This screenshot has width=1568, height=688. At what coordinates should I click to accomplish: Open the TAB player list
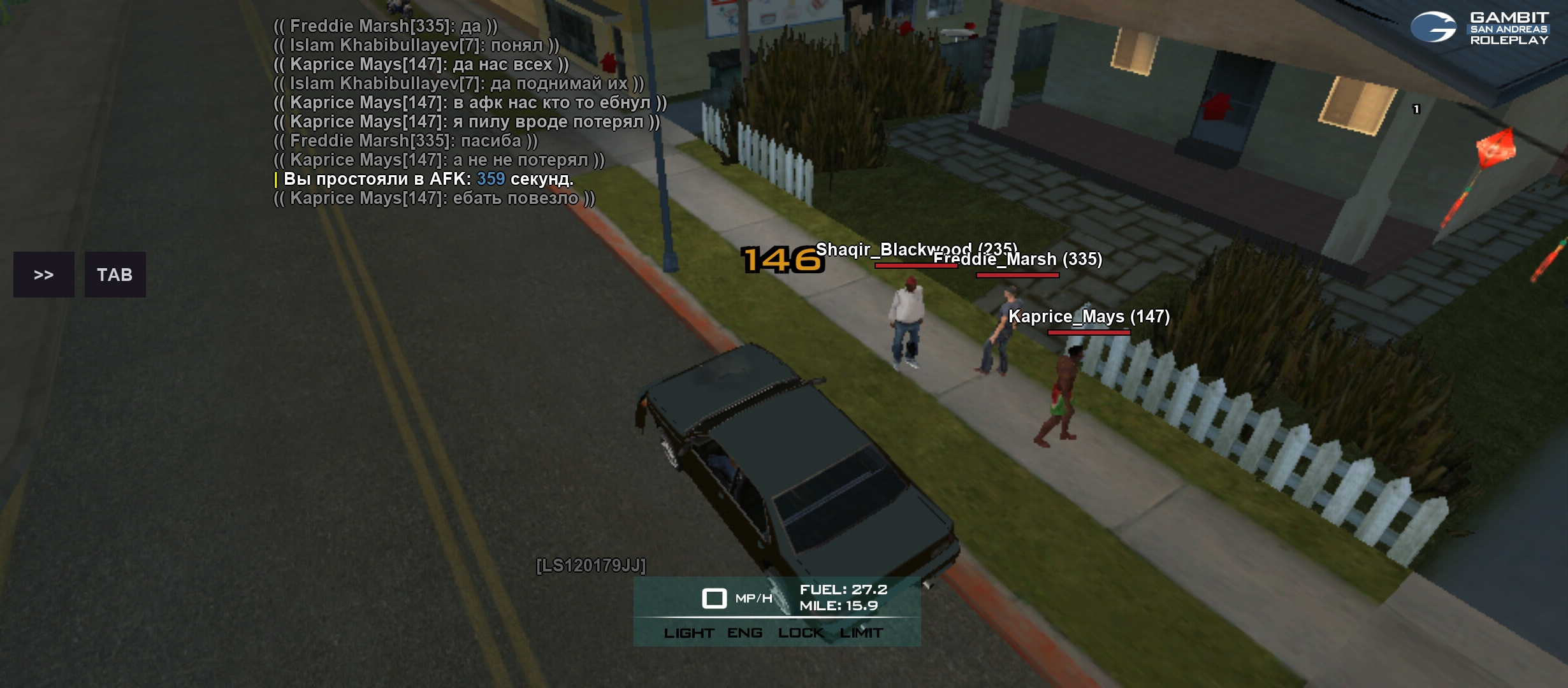pyautogui.click(x=115, y=275)
